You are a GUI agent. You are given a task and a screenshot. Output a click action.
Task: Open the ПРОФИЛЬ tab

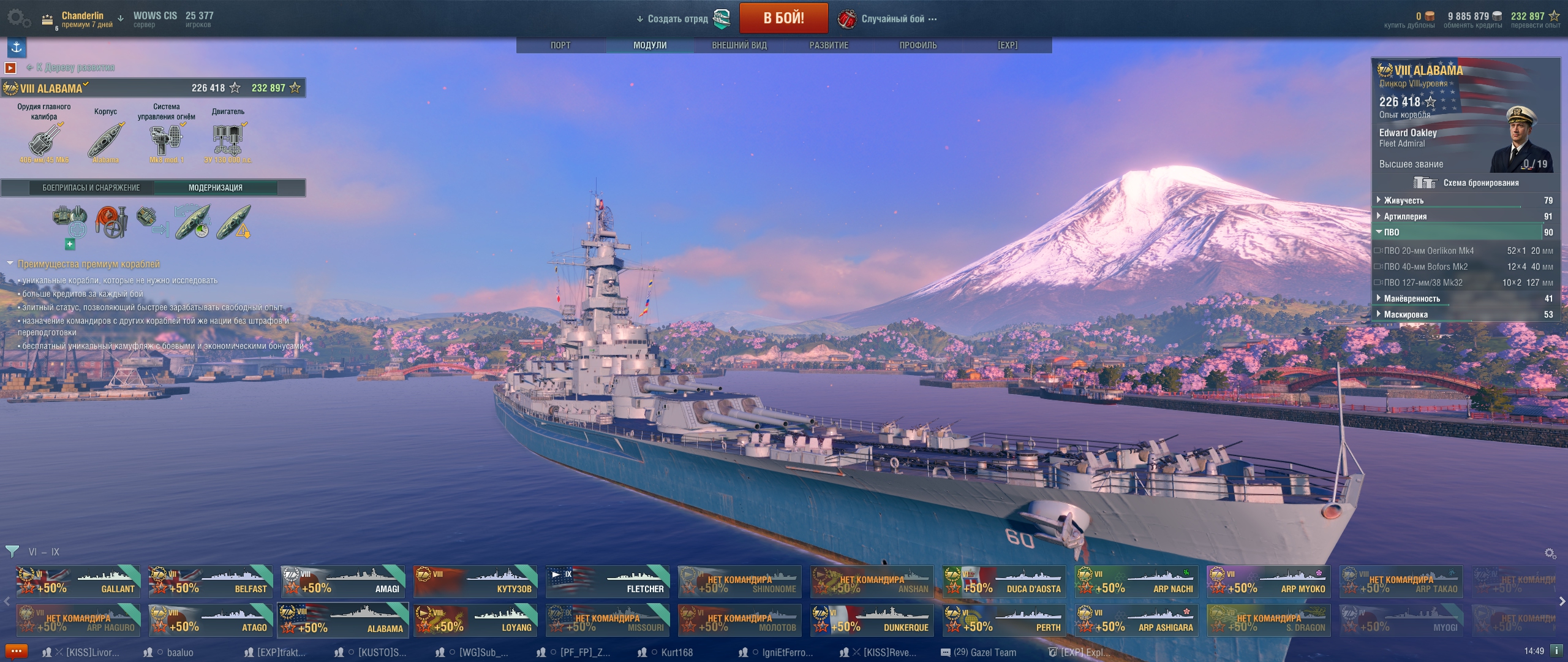(918, 45)
